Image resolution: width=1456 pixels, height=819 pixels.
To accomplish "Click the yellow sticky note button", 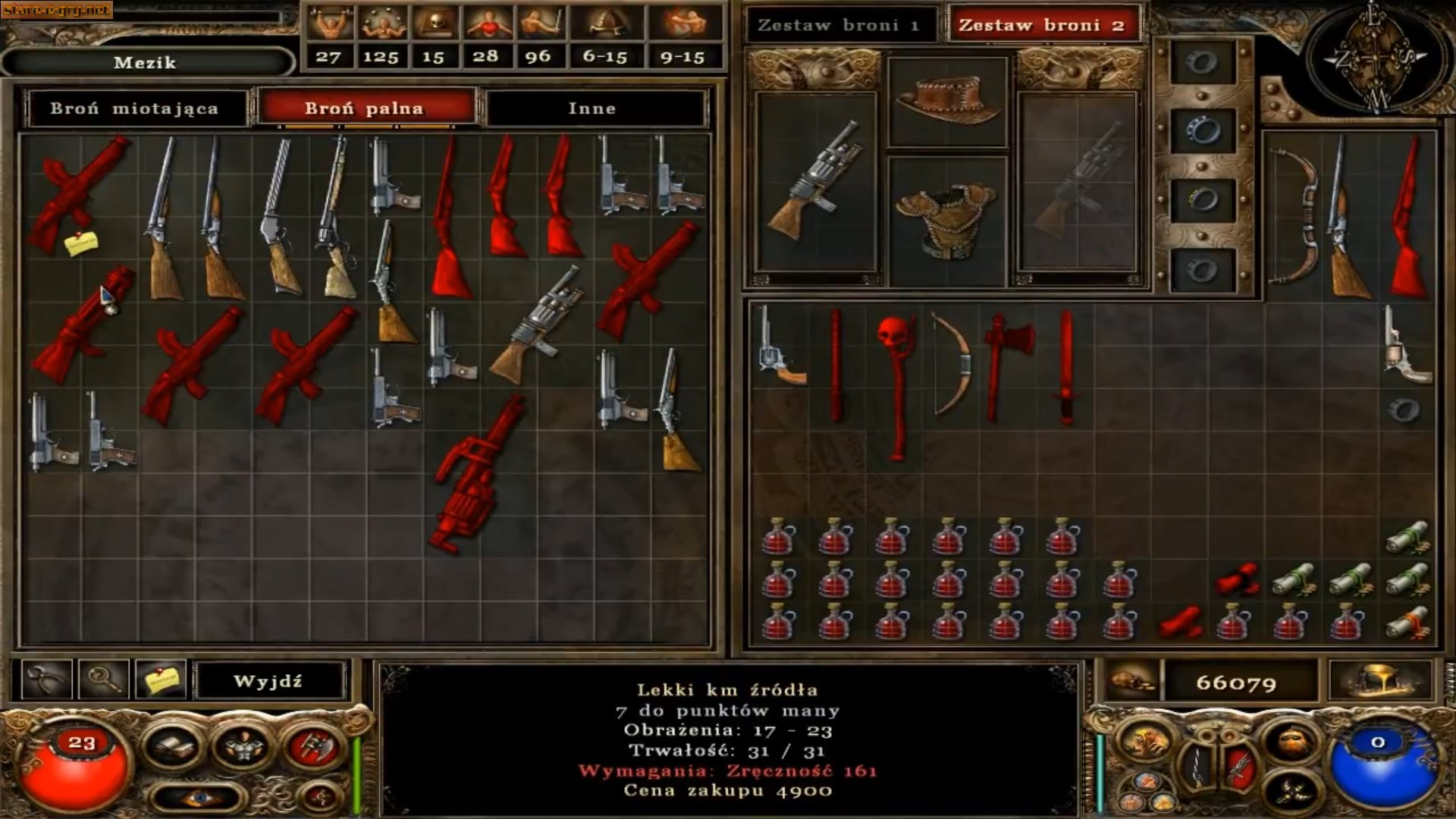I will click(x=159, y=680).
